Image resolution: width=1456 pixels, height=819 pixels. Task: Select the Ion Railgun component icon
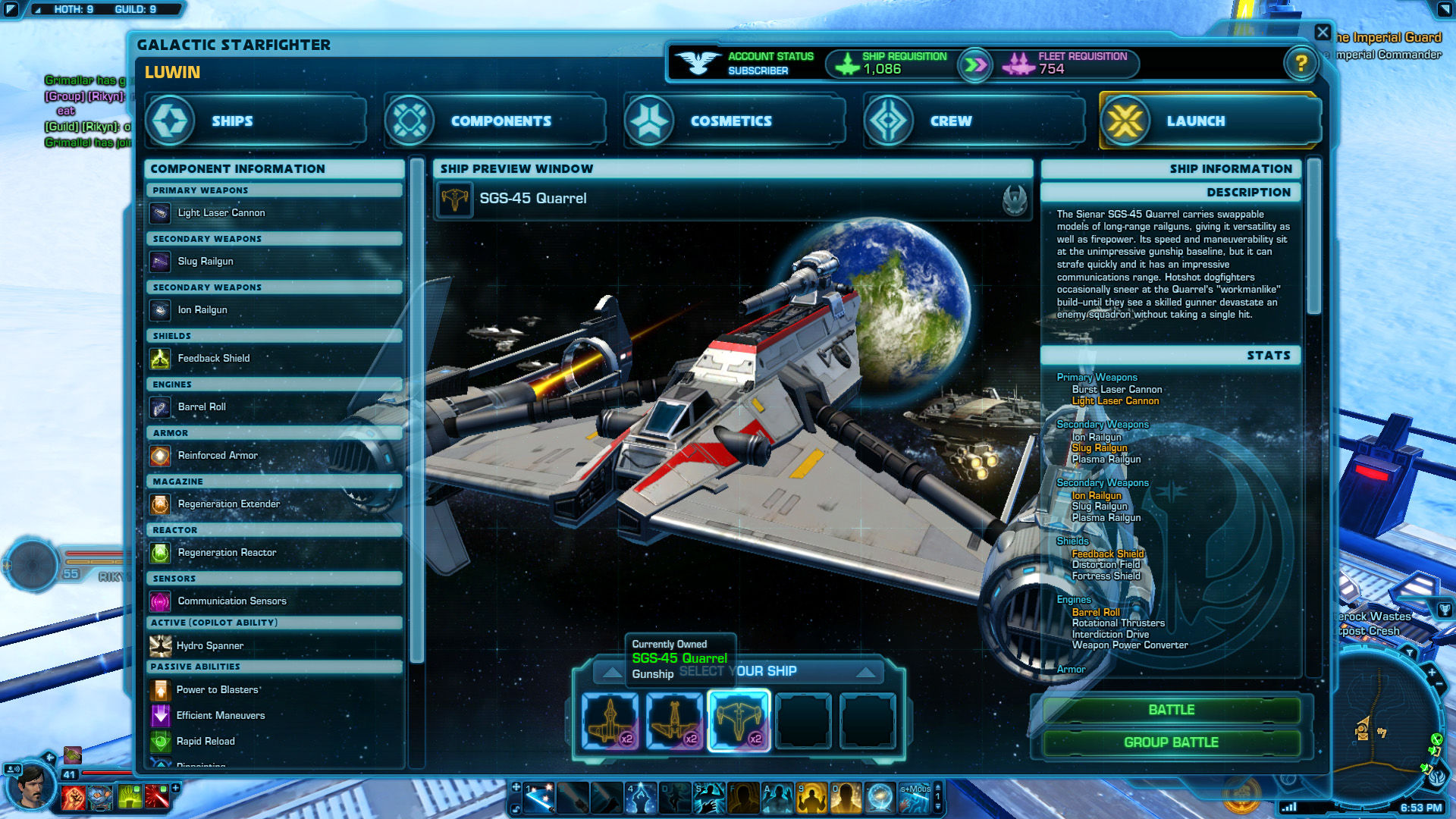161,310
